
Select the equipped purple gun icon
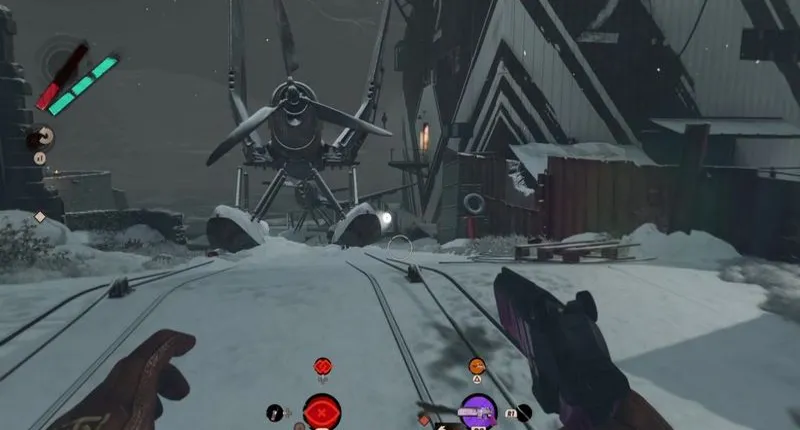(478, 411)
